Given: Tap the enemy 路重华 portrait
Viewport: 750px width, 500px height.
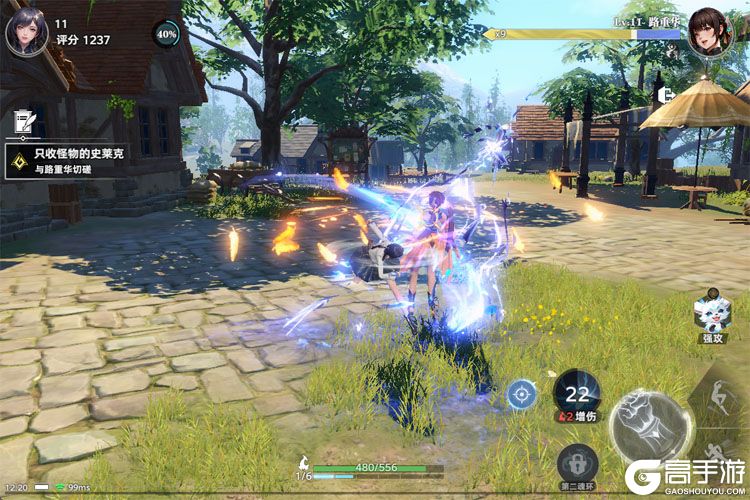Looking at the screenshot, I should [711, 32].
